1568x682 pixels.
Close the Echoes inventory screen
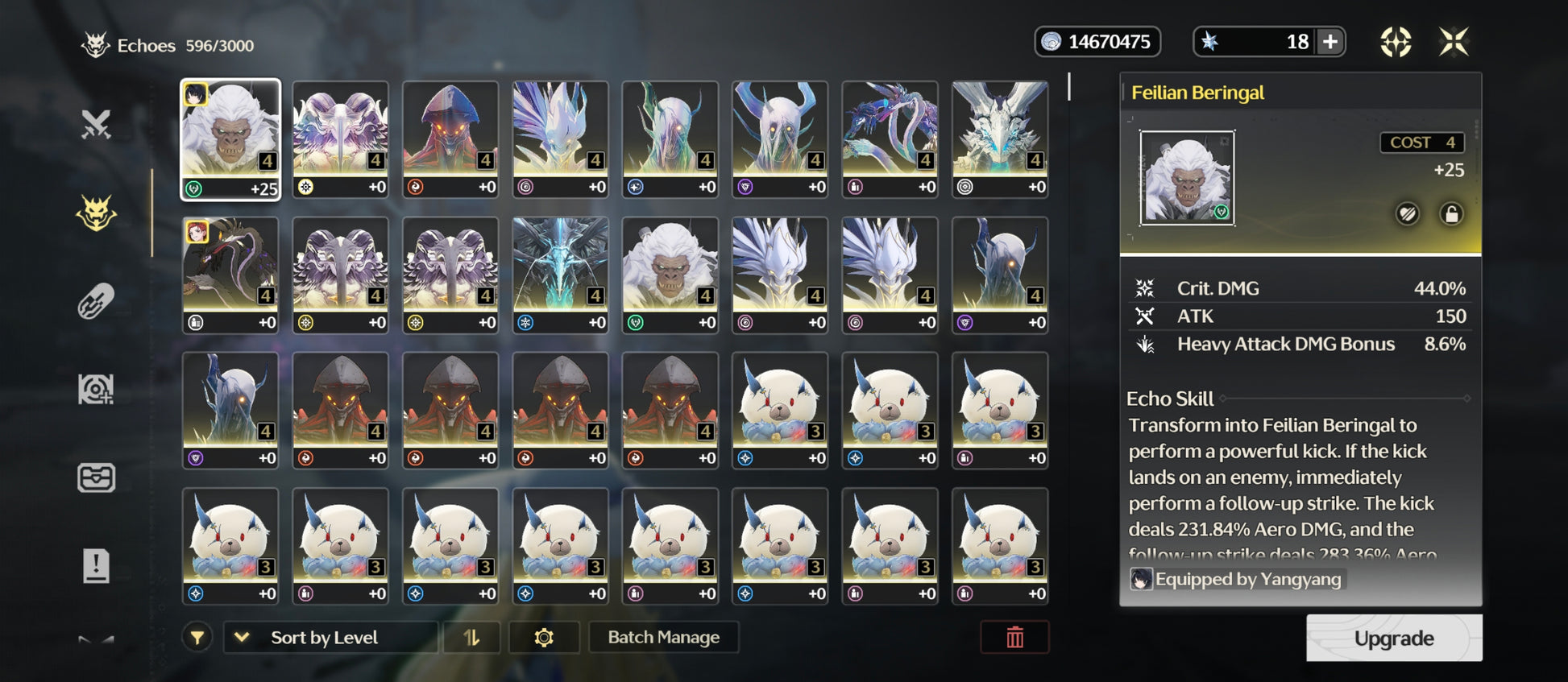tap(1454, 42)
